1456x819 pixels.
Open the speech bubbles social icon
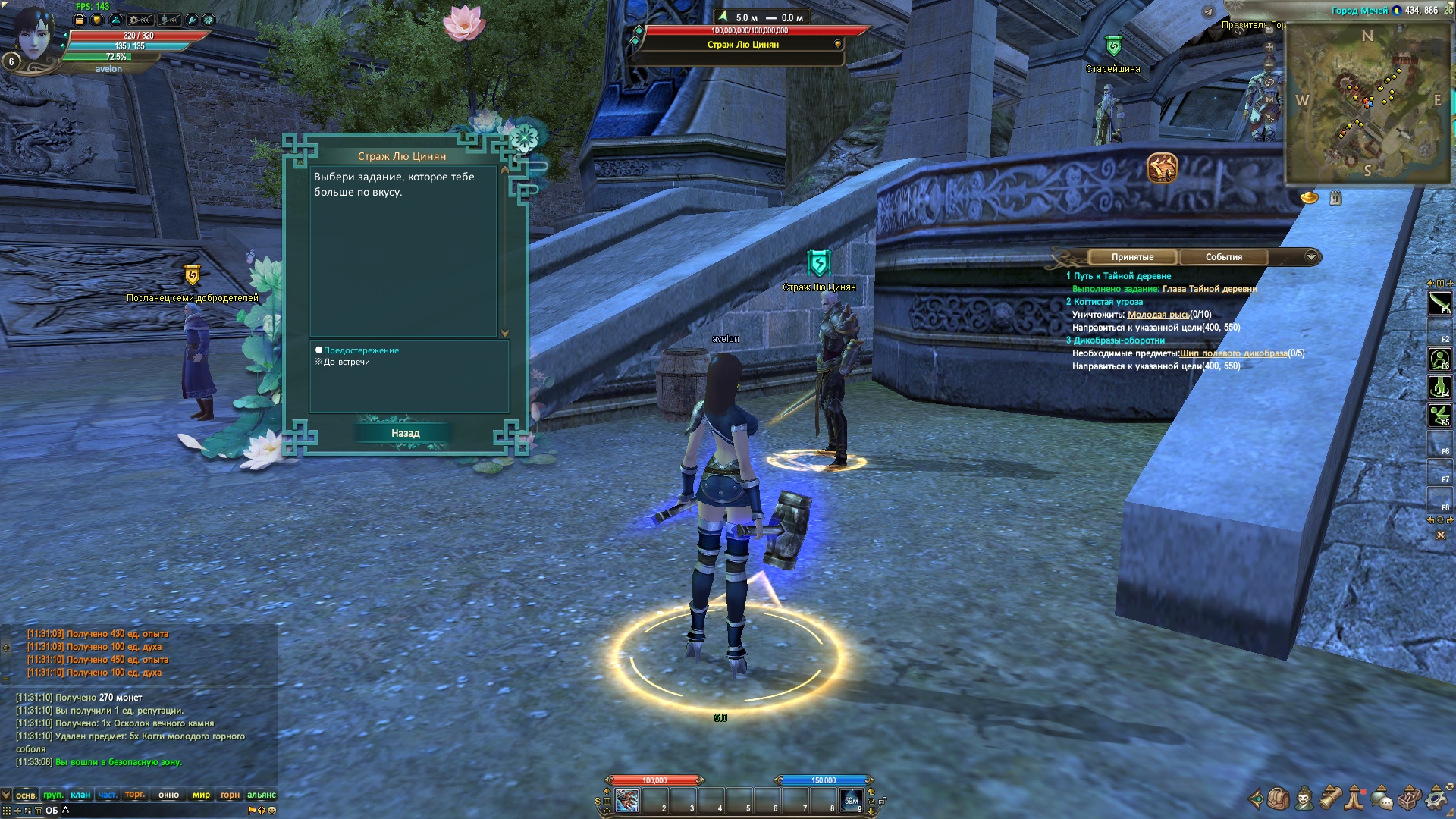tap(1382, 799)
